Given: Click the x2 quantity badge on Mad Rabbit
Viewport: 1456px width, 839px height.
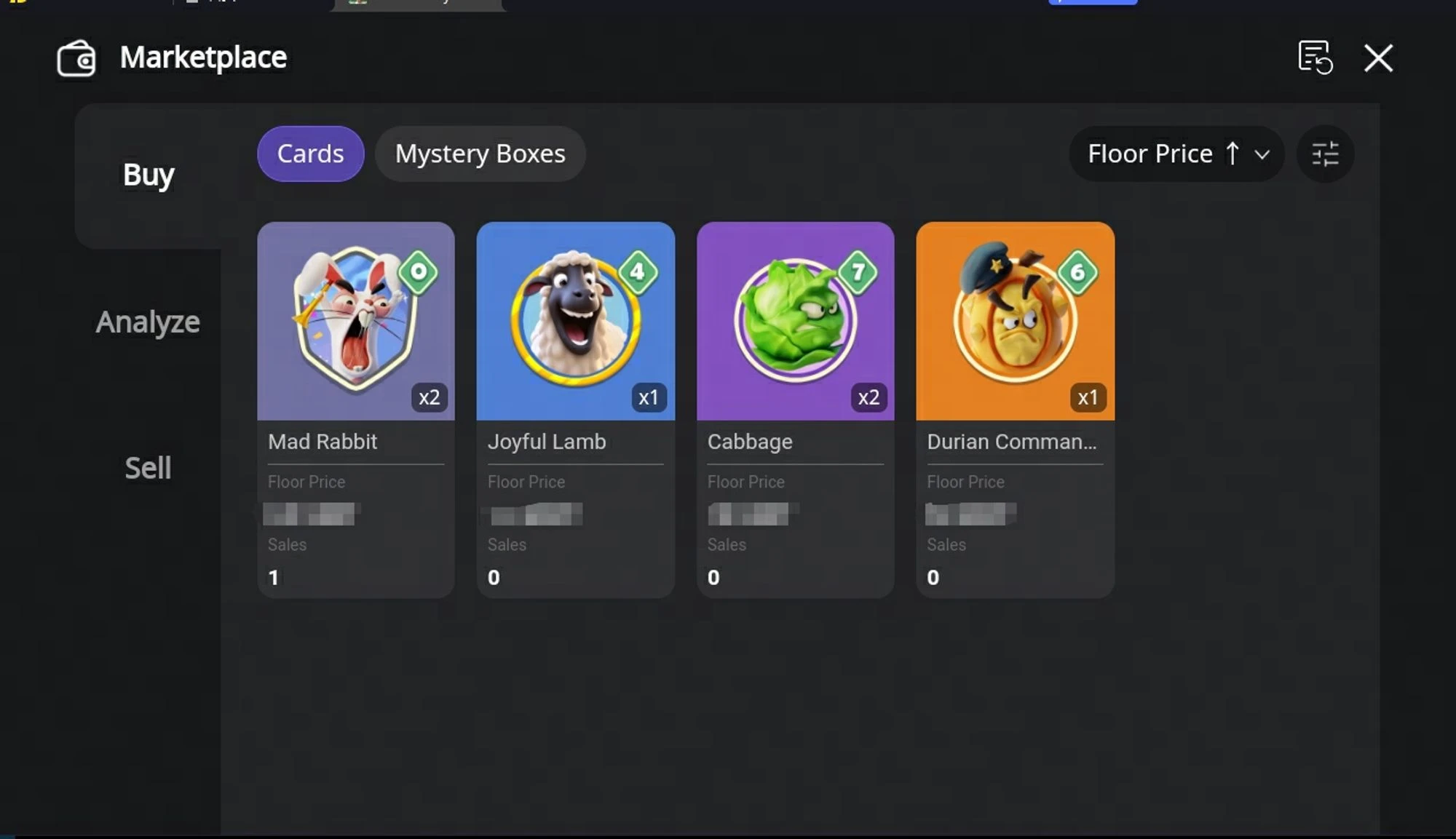Looking at the screenshot, I should pos(430,397).
